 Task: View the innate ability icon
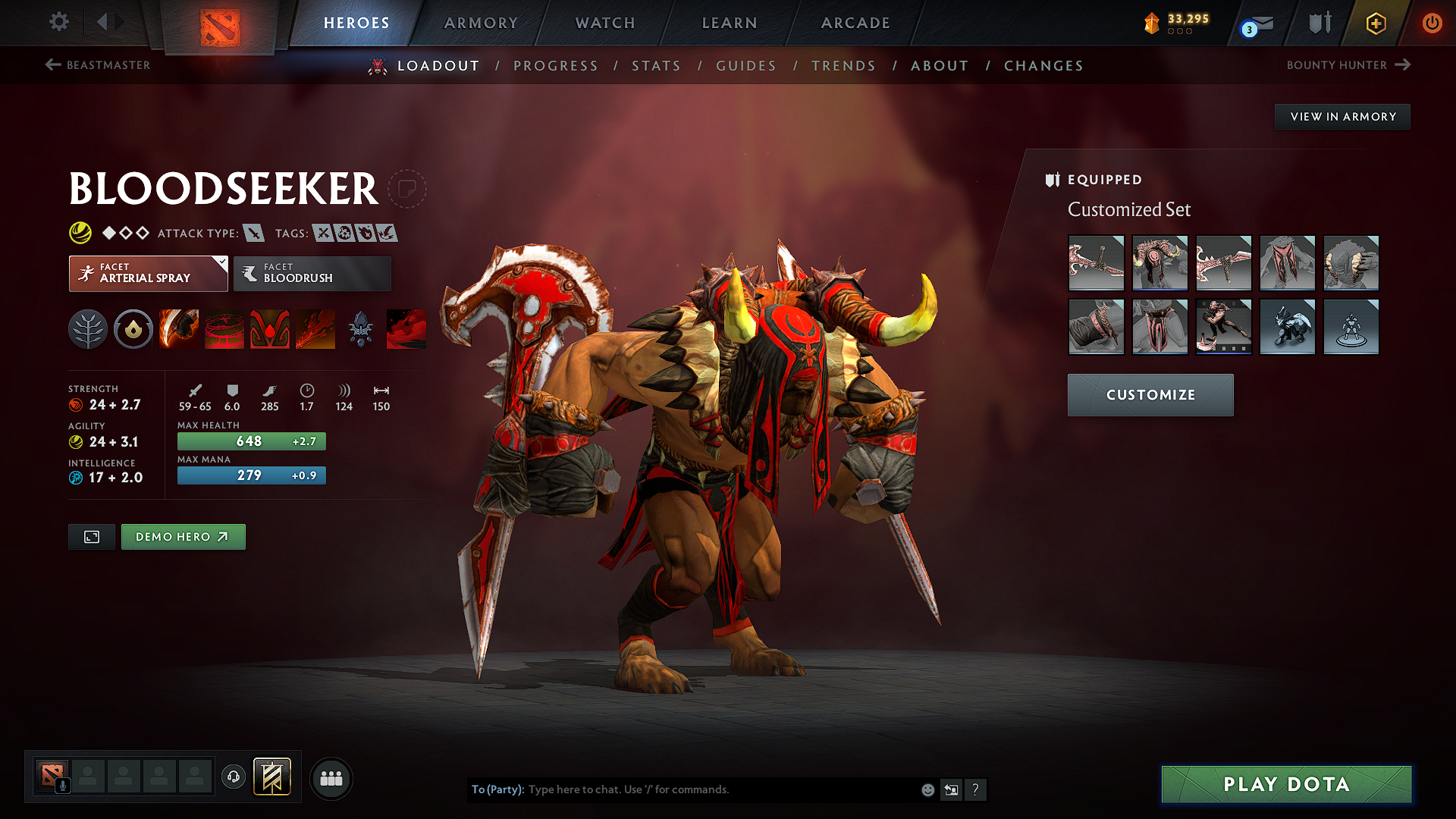[133, 328]
